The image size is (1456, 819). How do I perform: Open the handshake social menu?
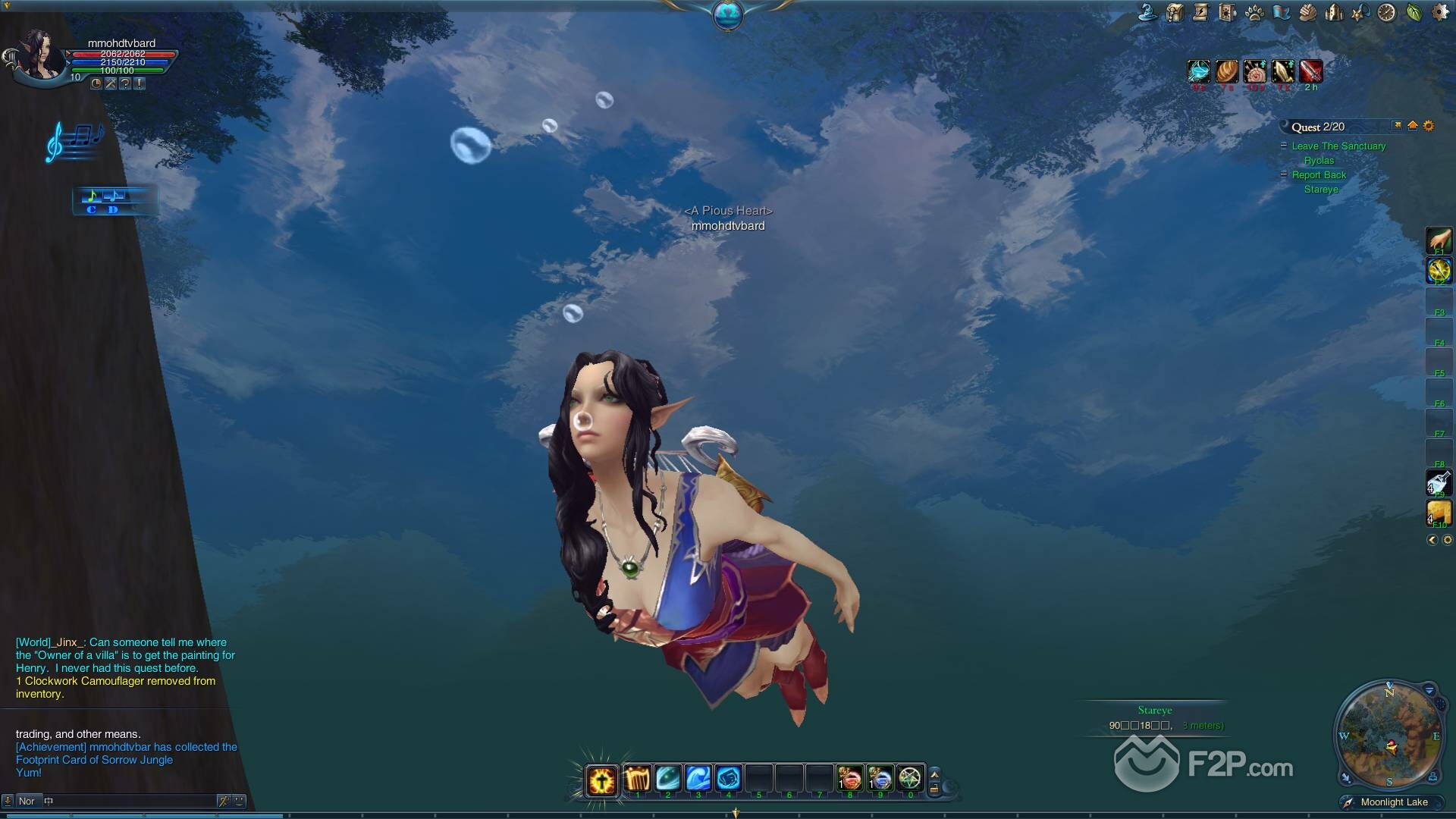pyautogui.click(x=1307, y=13)
